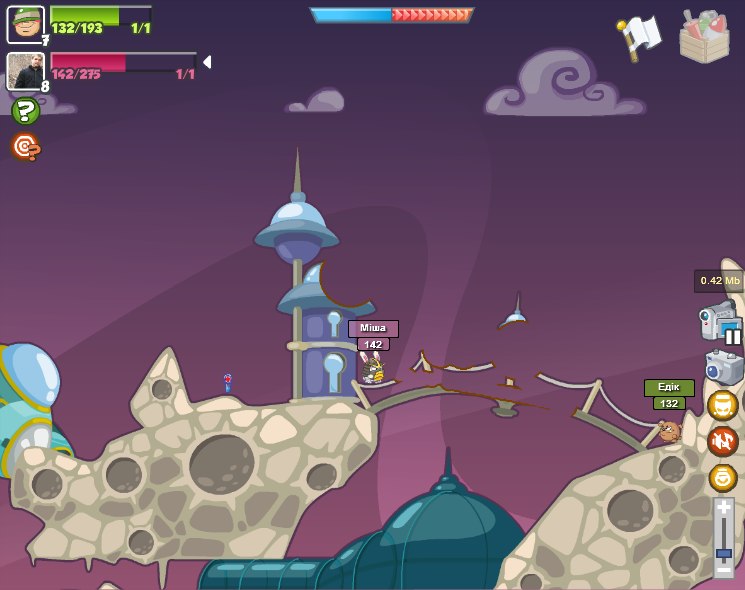Screen dimensions: 745x590
Task: Select the second player's photo avatar
Action: 25,71
